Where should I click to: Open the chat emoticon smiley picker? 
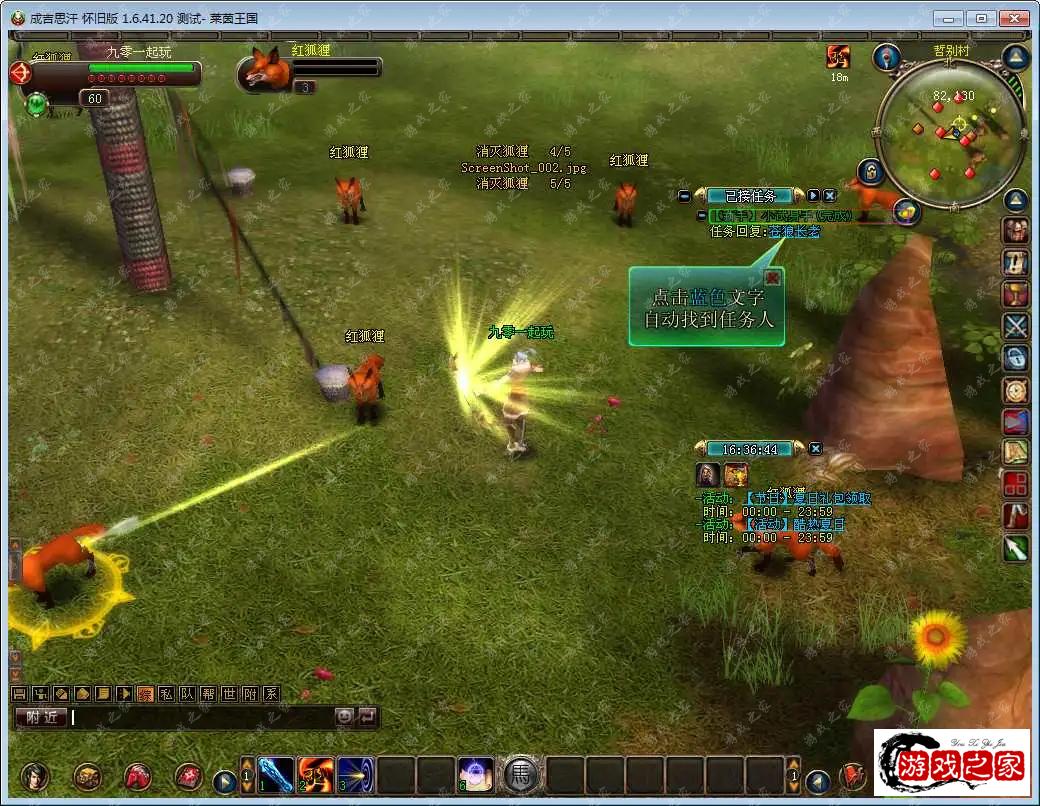click(x=344, y=716)
